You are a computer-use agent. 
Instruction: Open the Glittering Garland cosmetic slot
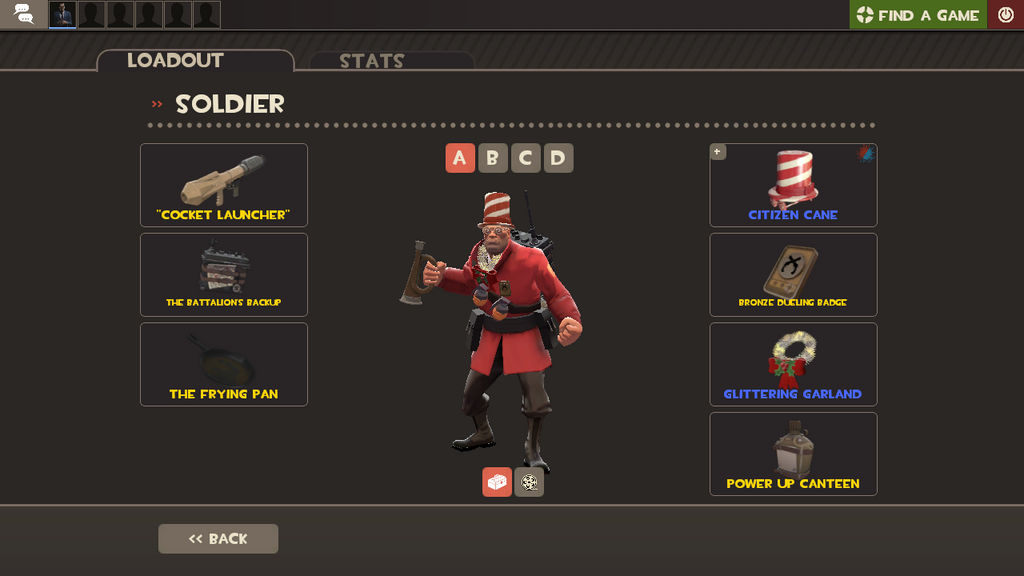click(x=793, y=364)
